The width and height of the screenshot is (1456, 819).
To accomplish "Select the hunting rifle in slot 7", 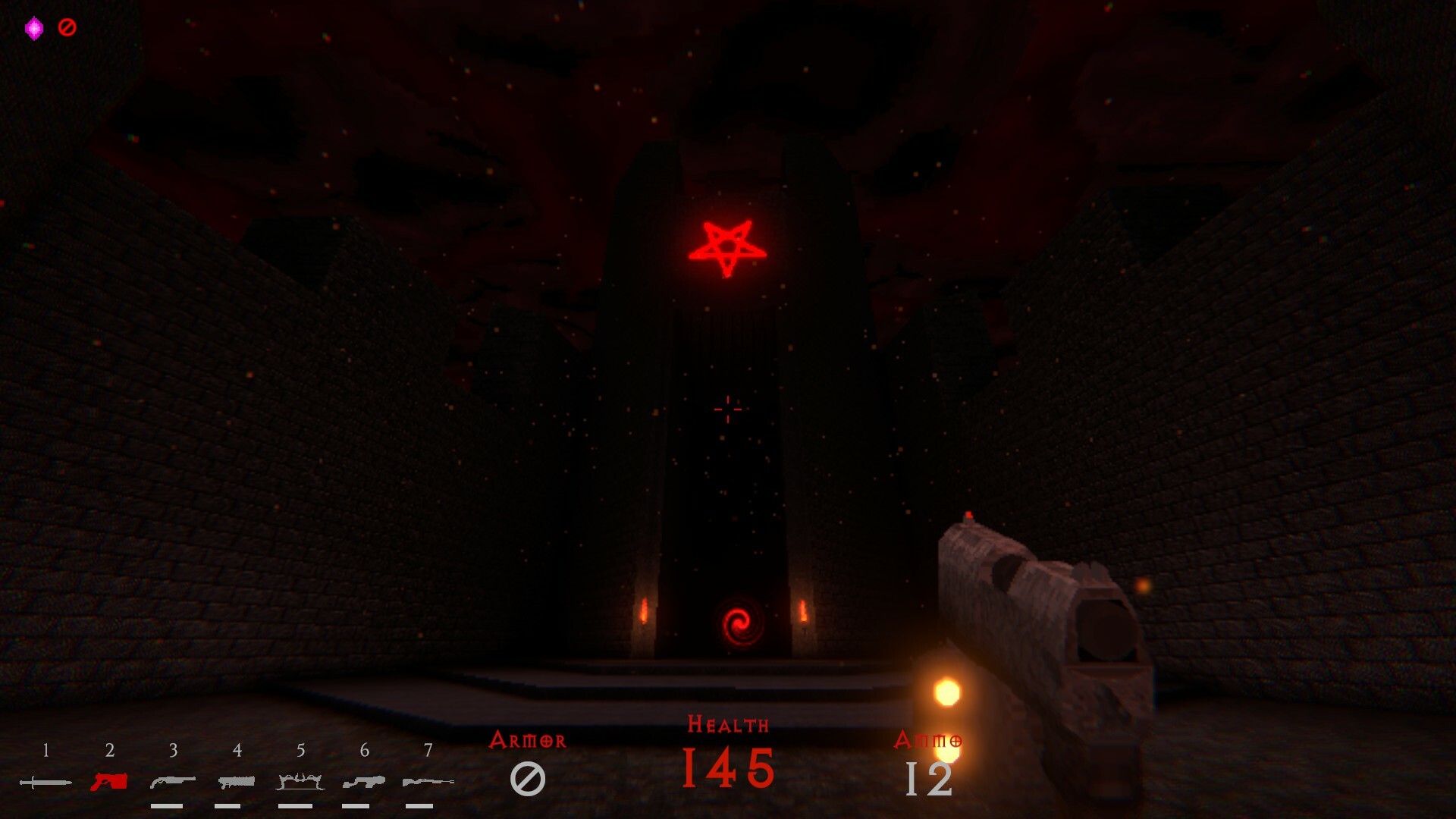I will click(x=428, y=781).
